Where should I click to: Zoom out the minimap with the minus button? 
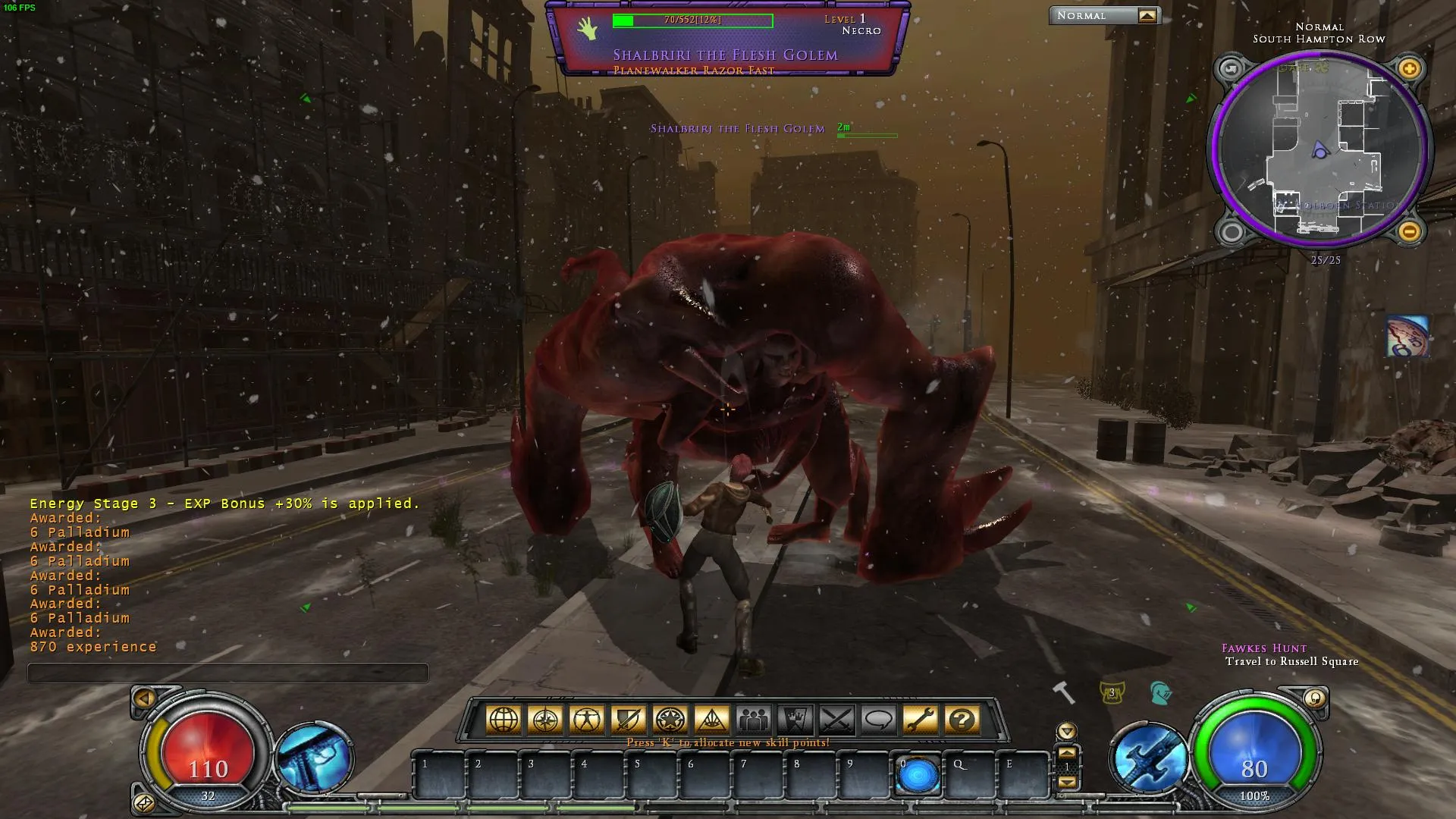1409,231
